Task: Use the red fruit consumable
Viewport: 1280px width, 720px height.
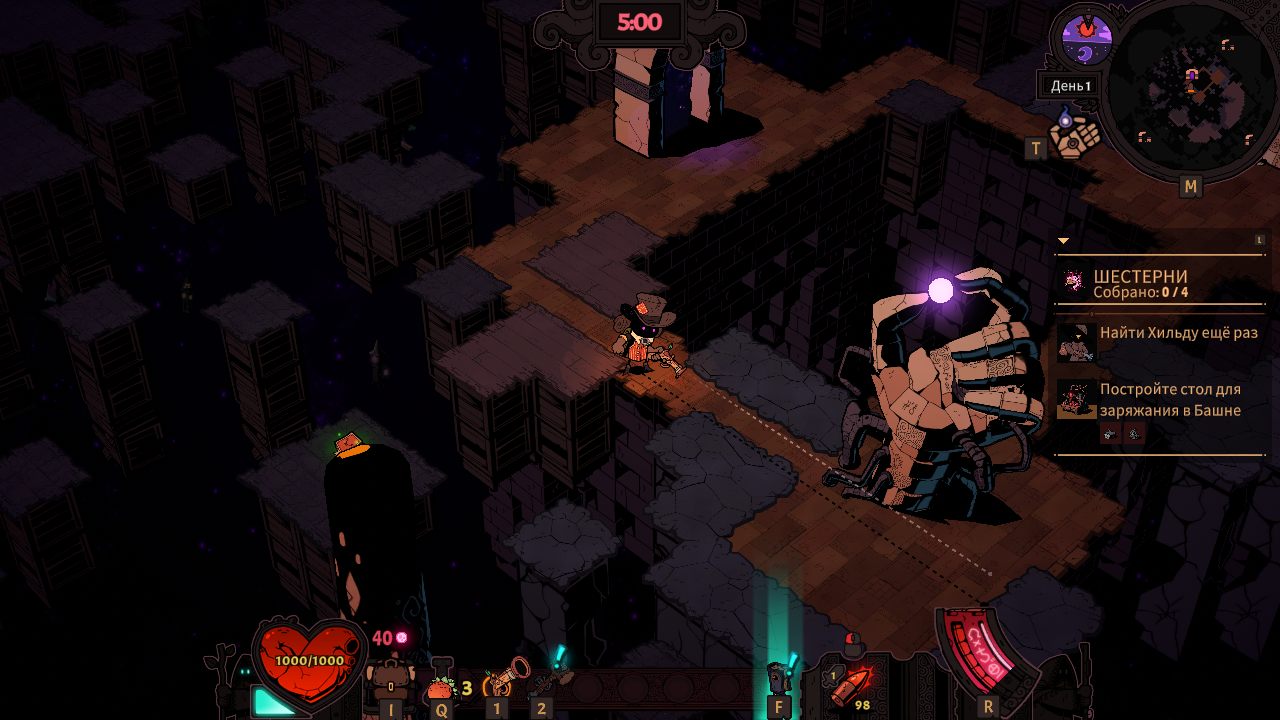Action: pyautogui.click(x=441, y=686)
